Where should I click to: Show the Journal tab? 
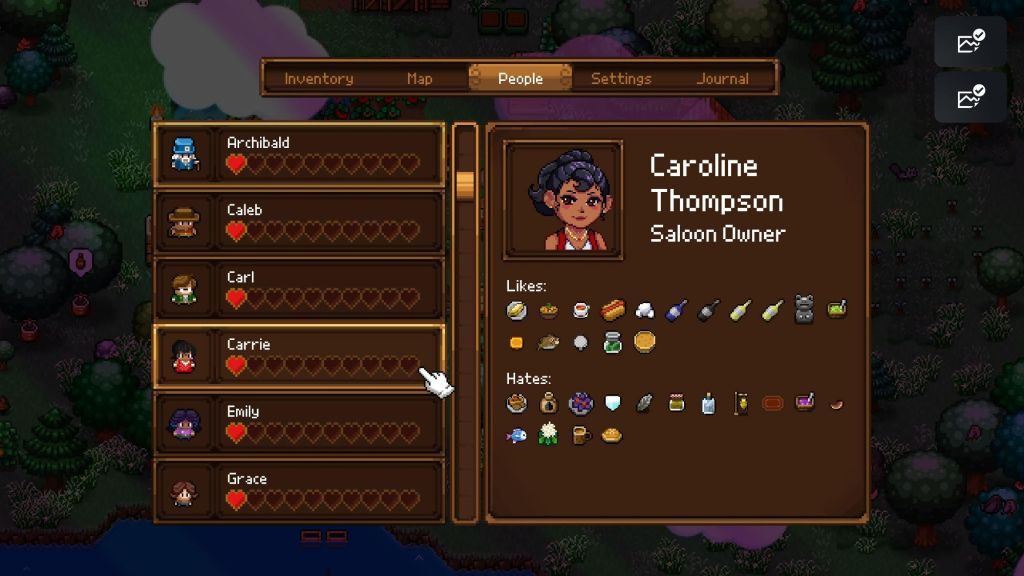[722, 78]
